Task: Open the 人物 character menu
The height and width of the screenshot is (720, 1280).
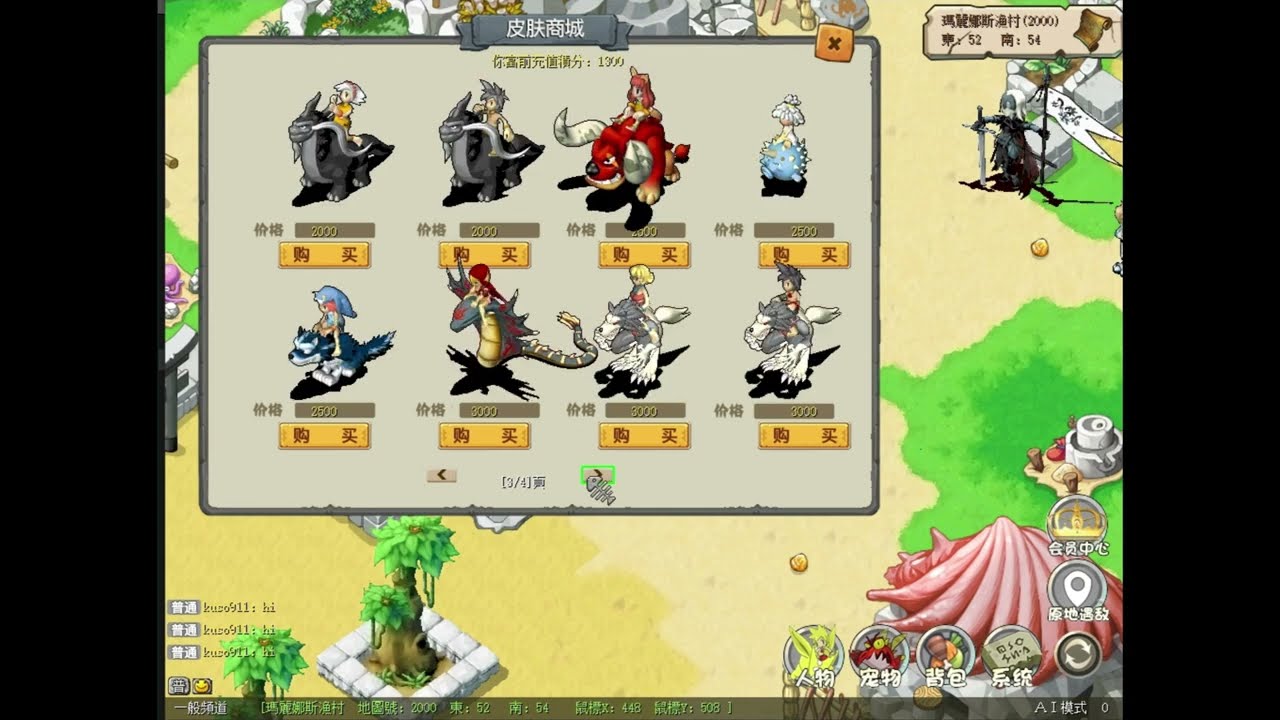Action: click(x=813, y=656)
